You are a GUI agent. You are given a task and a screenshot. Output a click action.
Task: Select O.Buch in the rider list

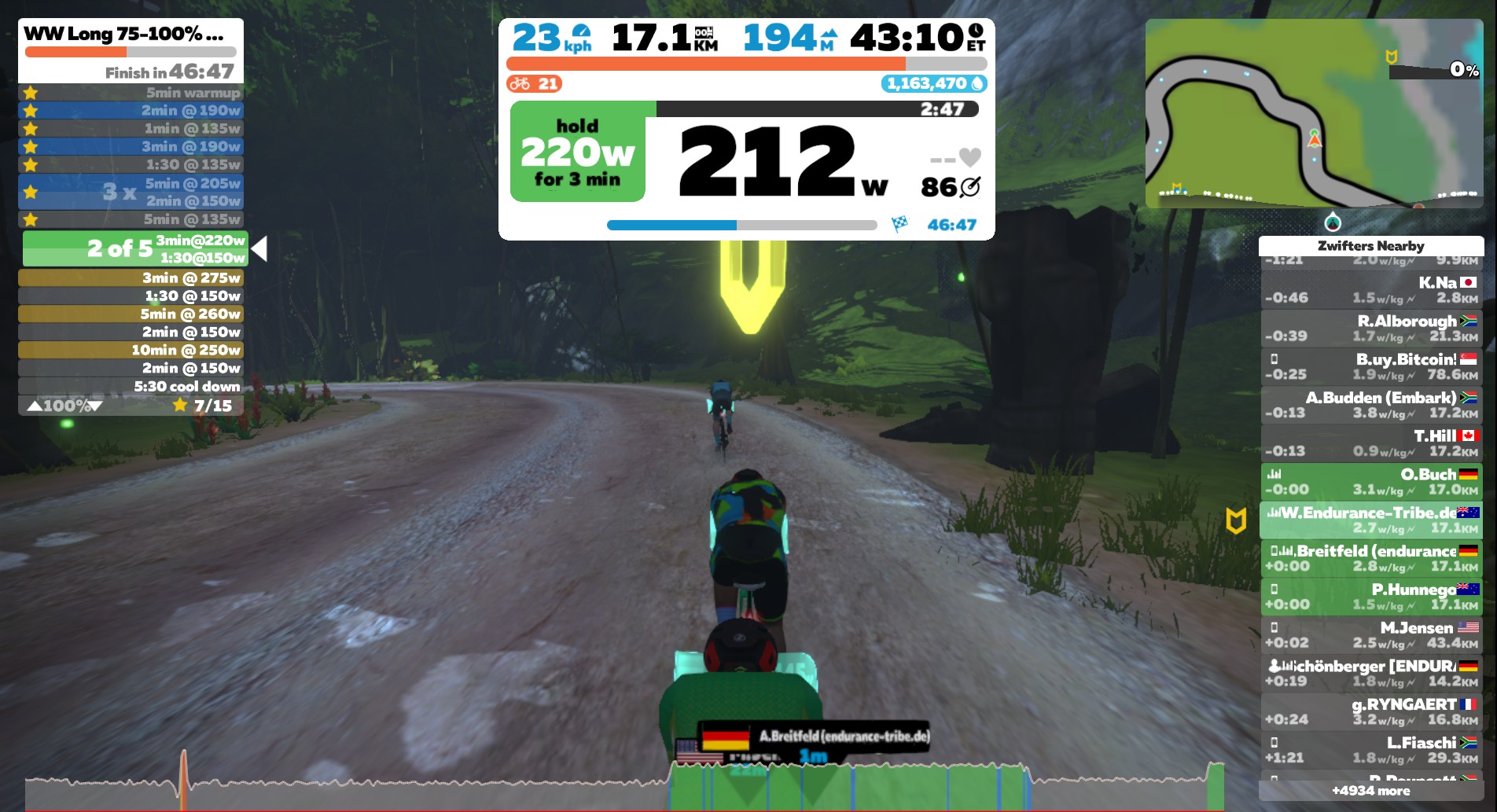(1370, 482)
